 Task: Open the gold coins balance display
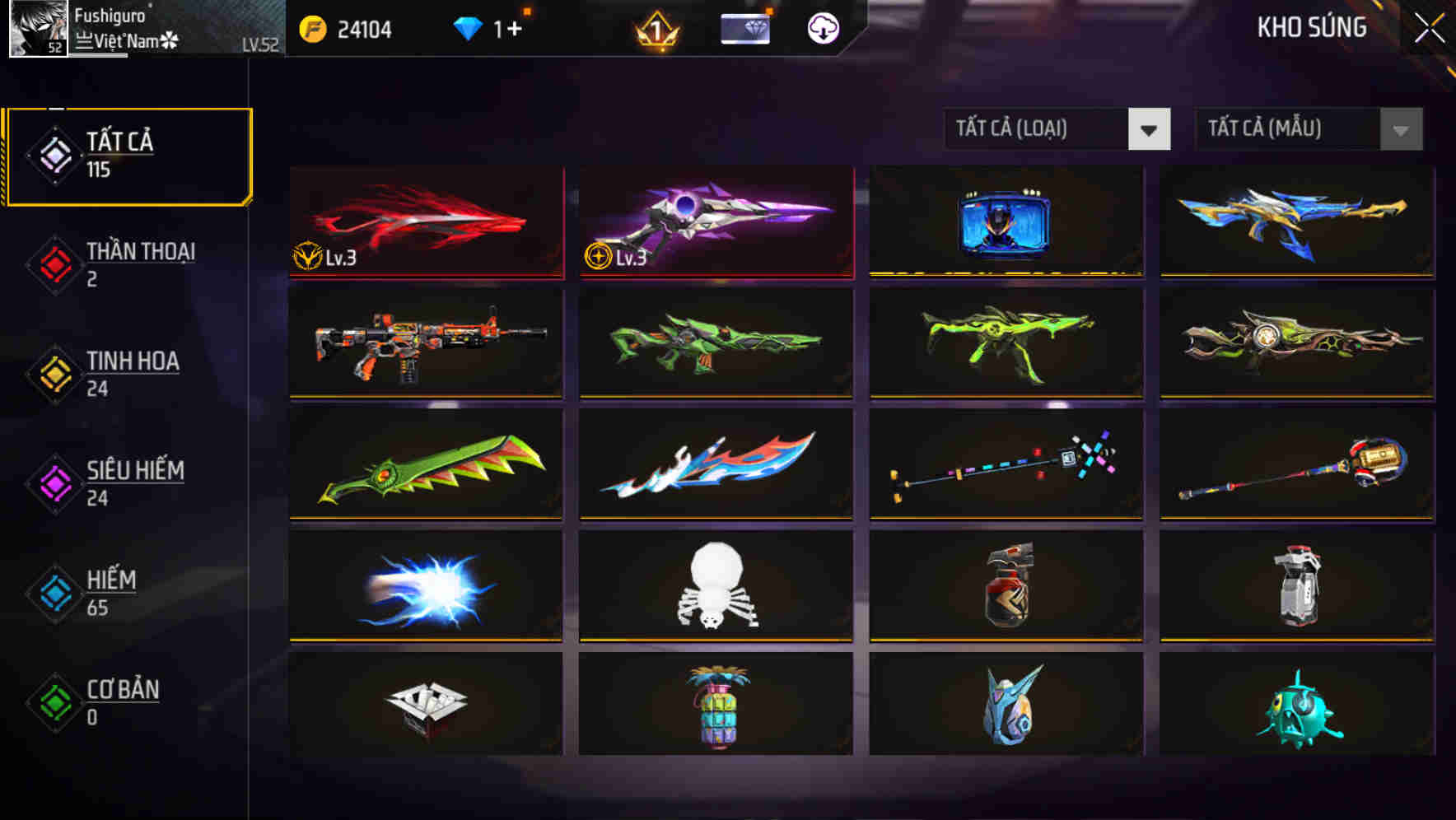(354, 27)
